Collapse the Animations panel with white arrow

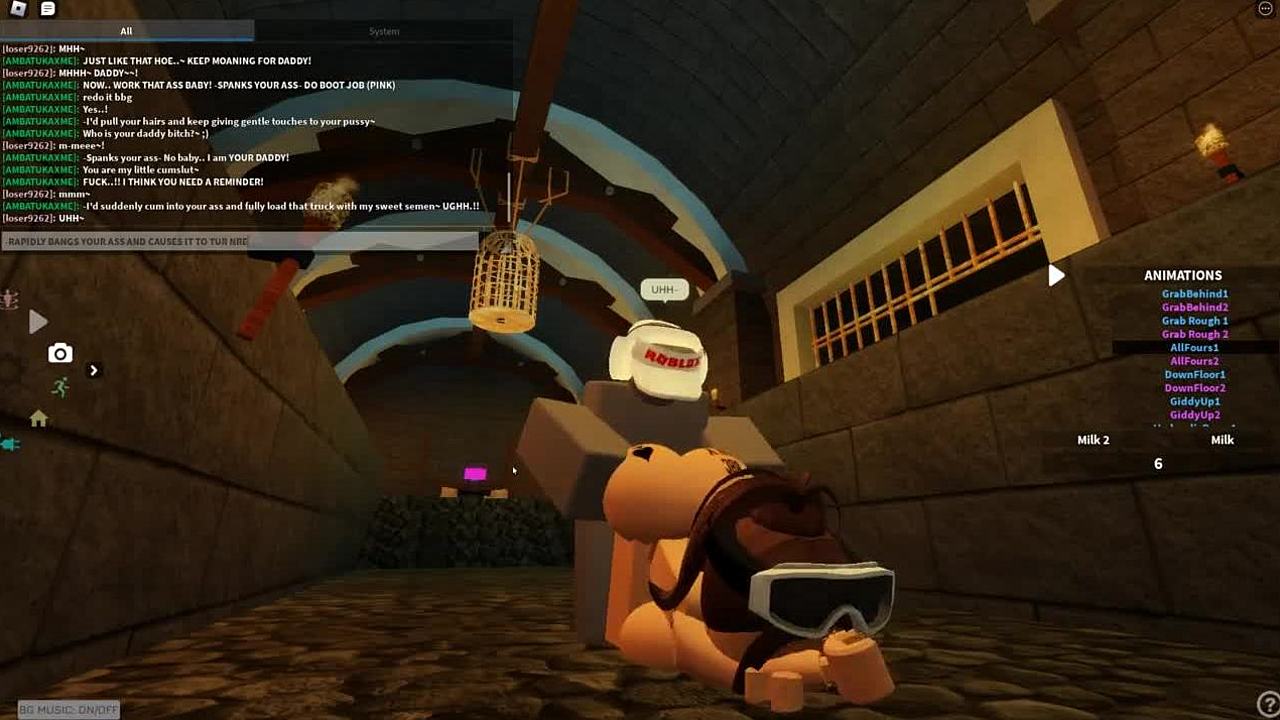click(1056, 276)
